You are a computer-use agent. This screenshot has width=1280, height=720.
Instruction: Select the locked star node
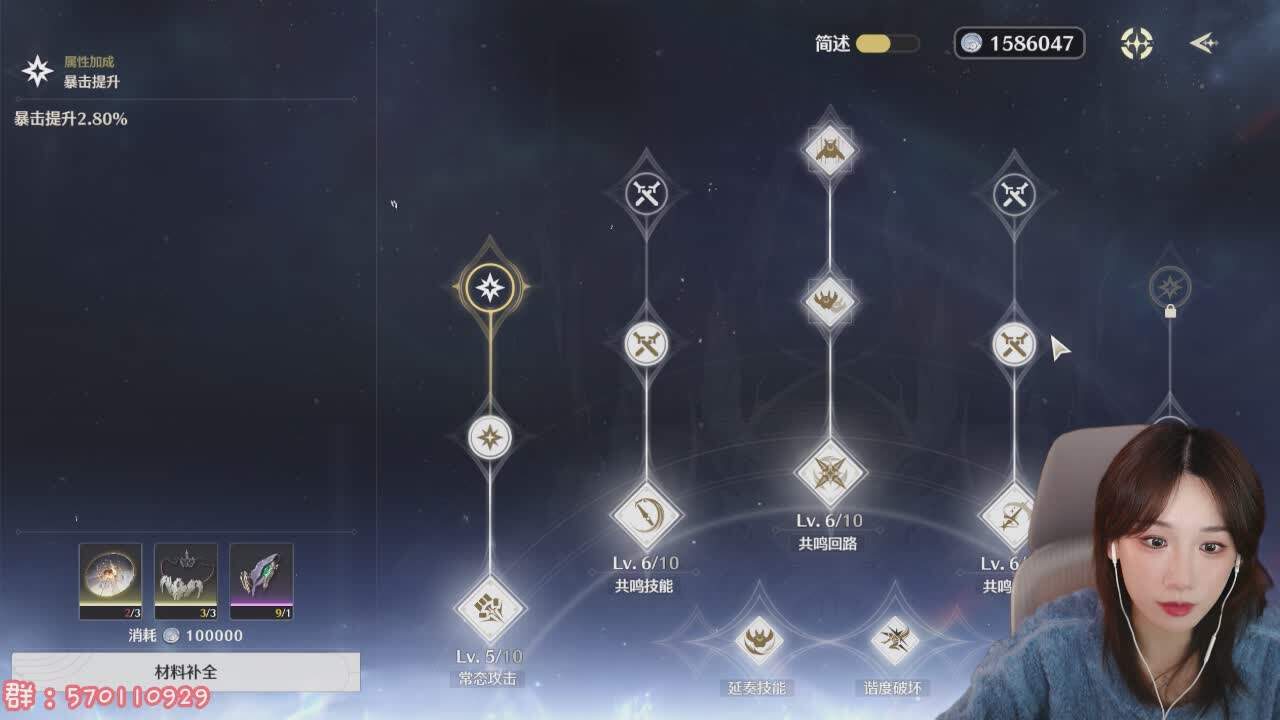1169,288
